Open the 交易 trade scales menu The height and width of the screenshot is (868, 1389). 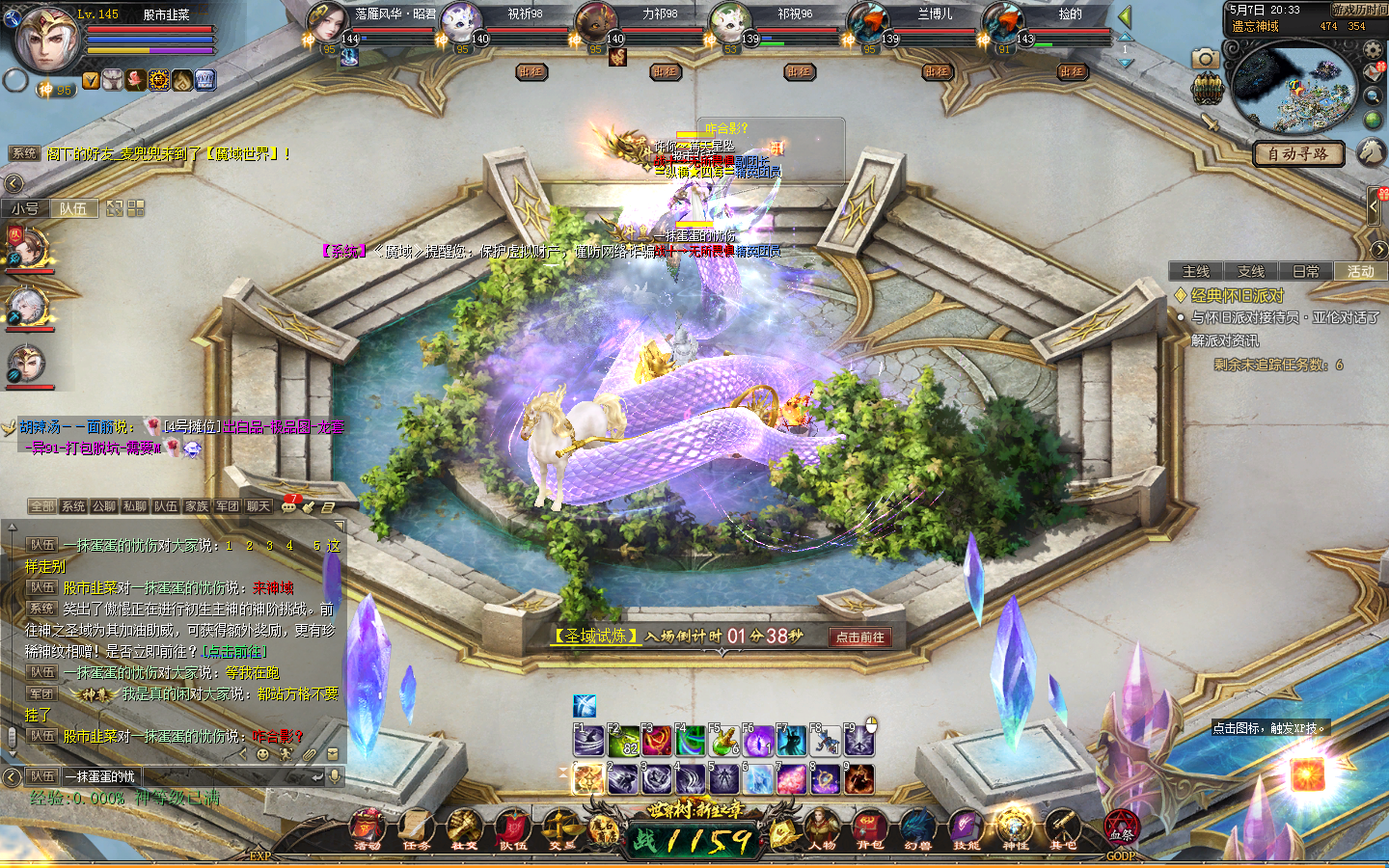tap(560, 829)
